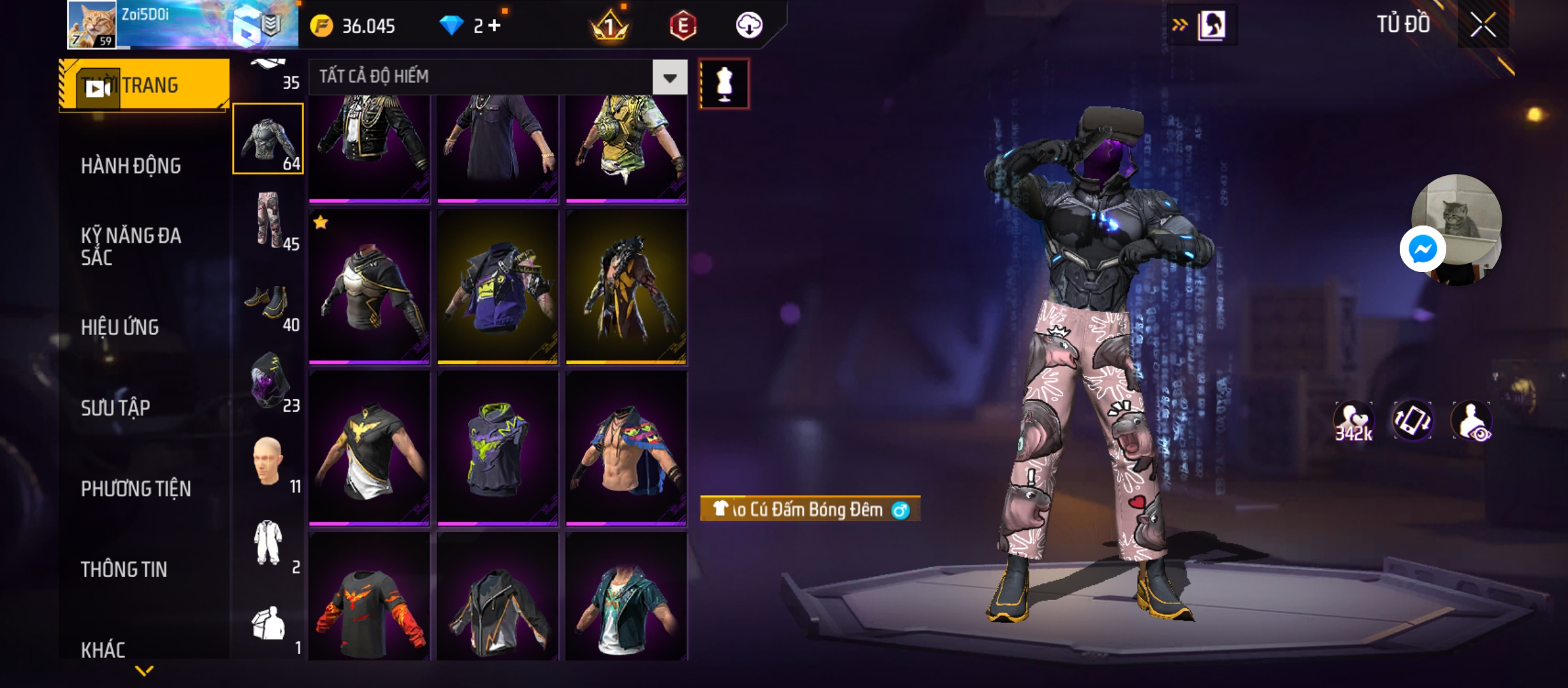Screen dimensions: 1568x688
Task: Click the mannequin outfit preset button
Action: [x=724, y=83]
